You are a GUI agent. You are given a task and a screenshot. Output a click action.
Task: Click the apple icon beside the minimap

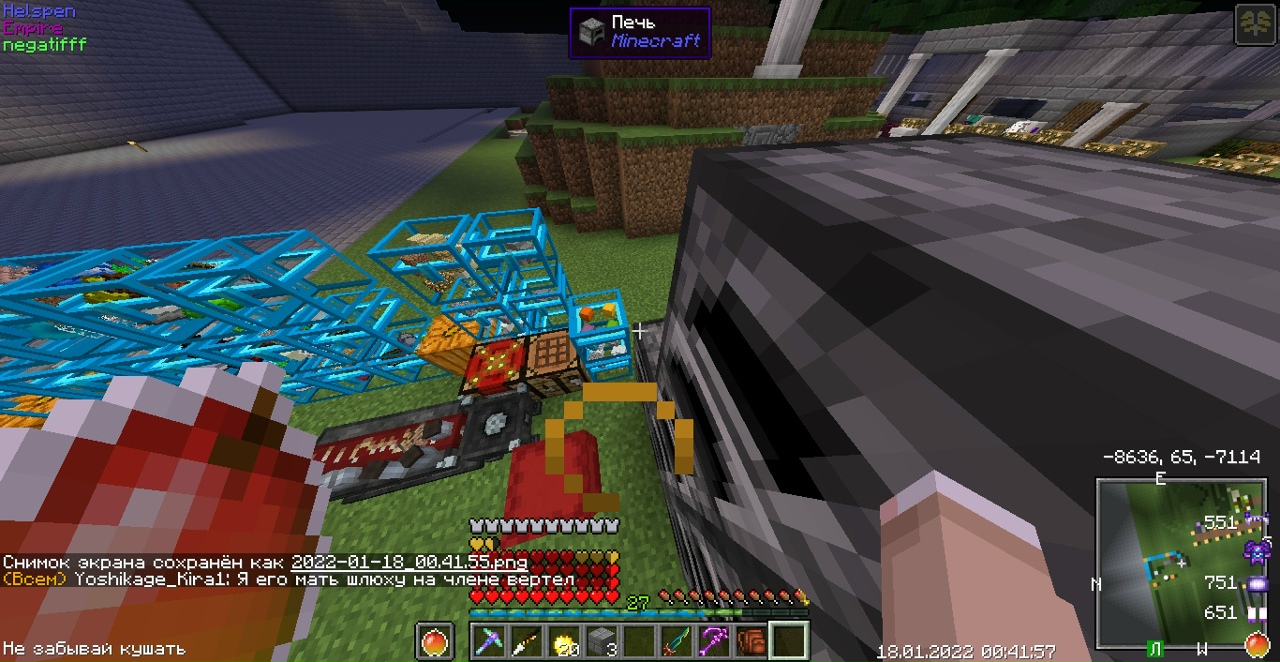click(1257, 644)
